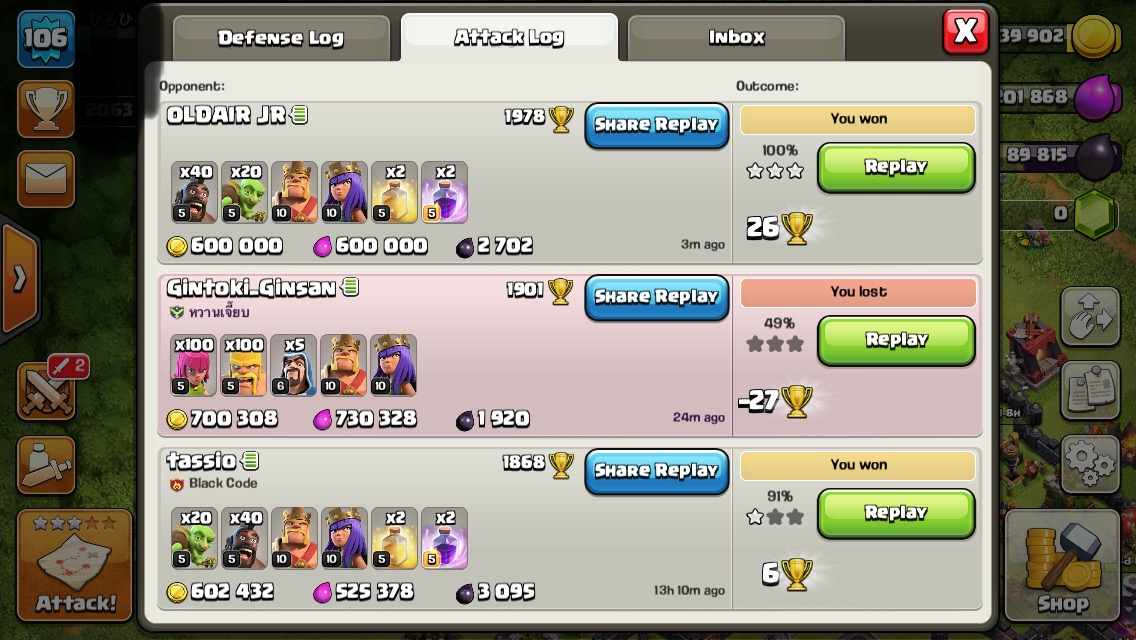Share replay of the Gintoki_Ginsan attack

pos(657,297)
